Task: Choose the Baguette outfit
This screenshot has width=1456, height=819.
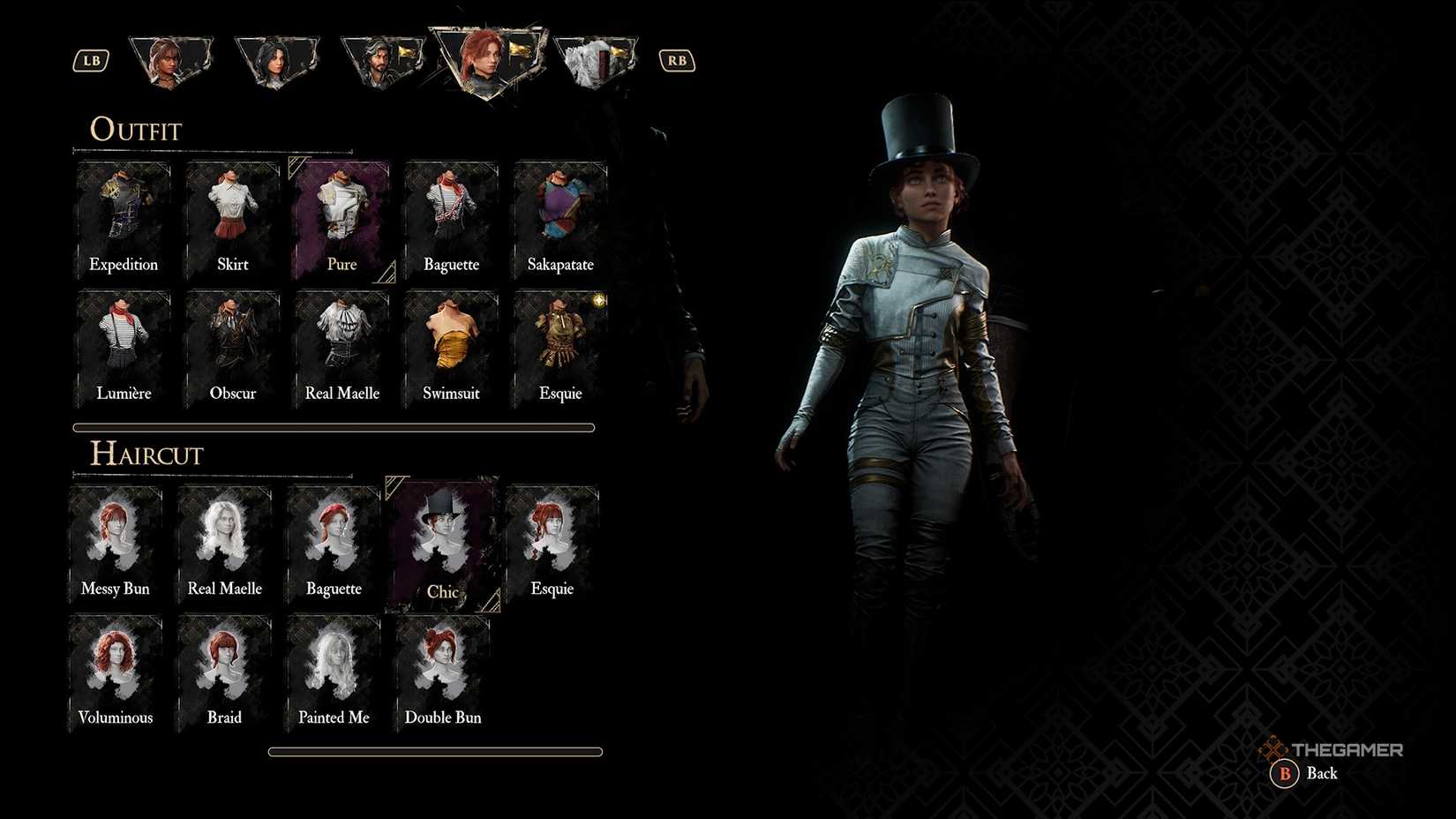Action: (450, 216)
